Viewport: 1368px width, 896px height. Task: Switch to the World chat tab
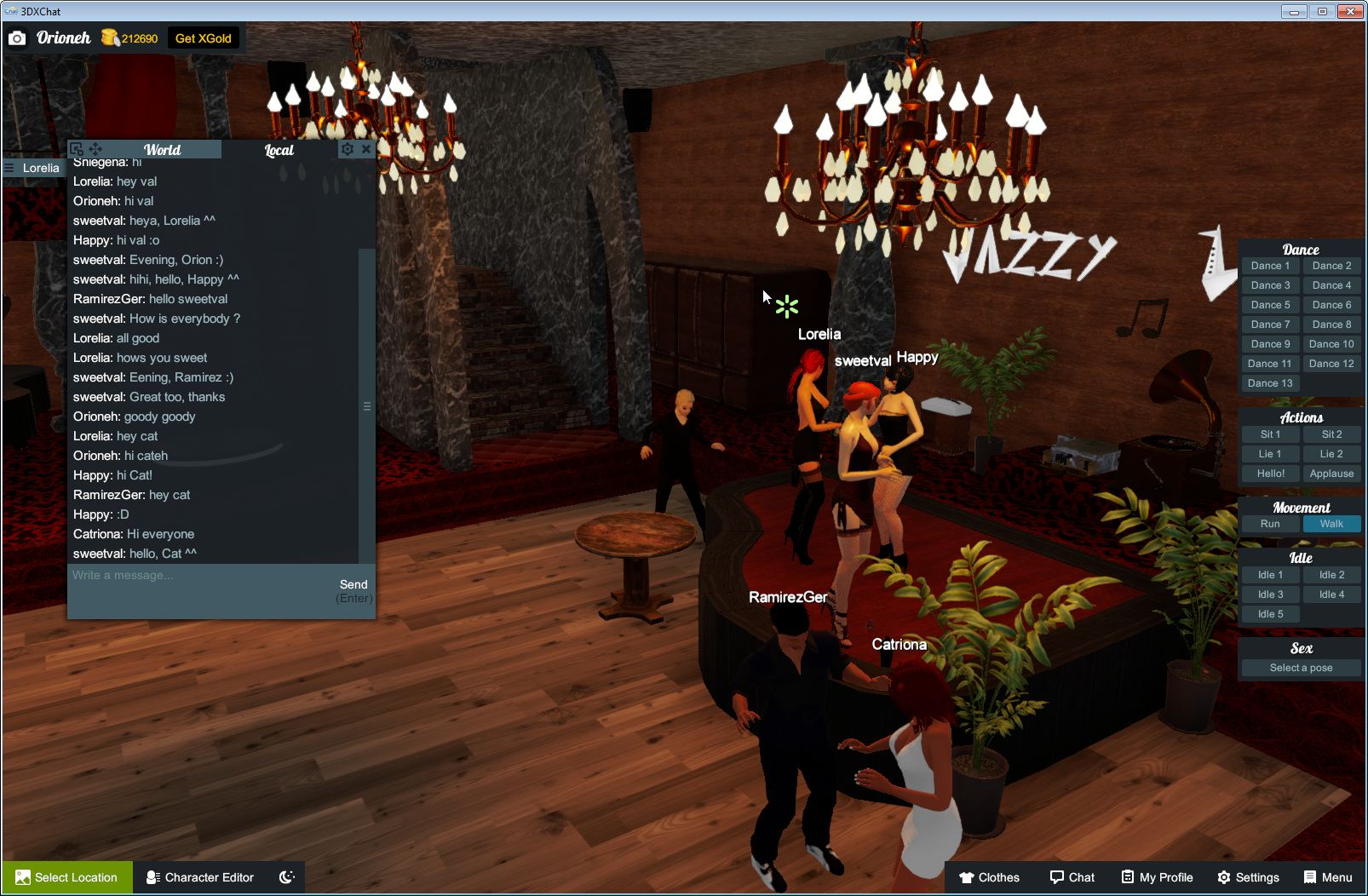pos(162,149)
